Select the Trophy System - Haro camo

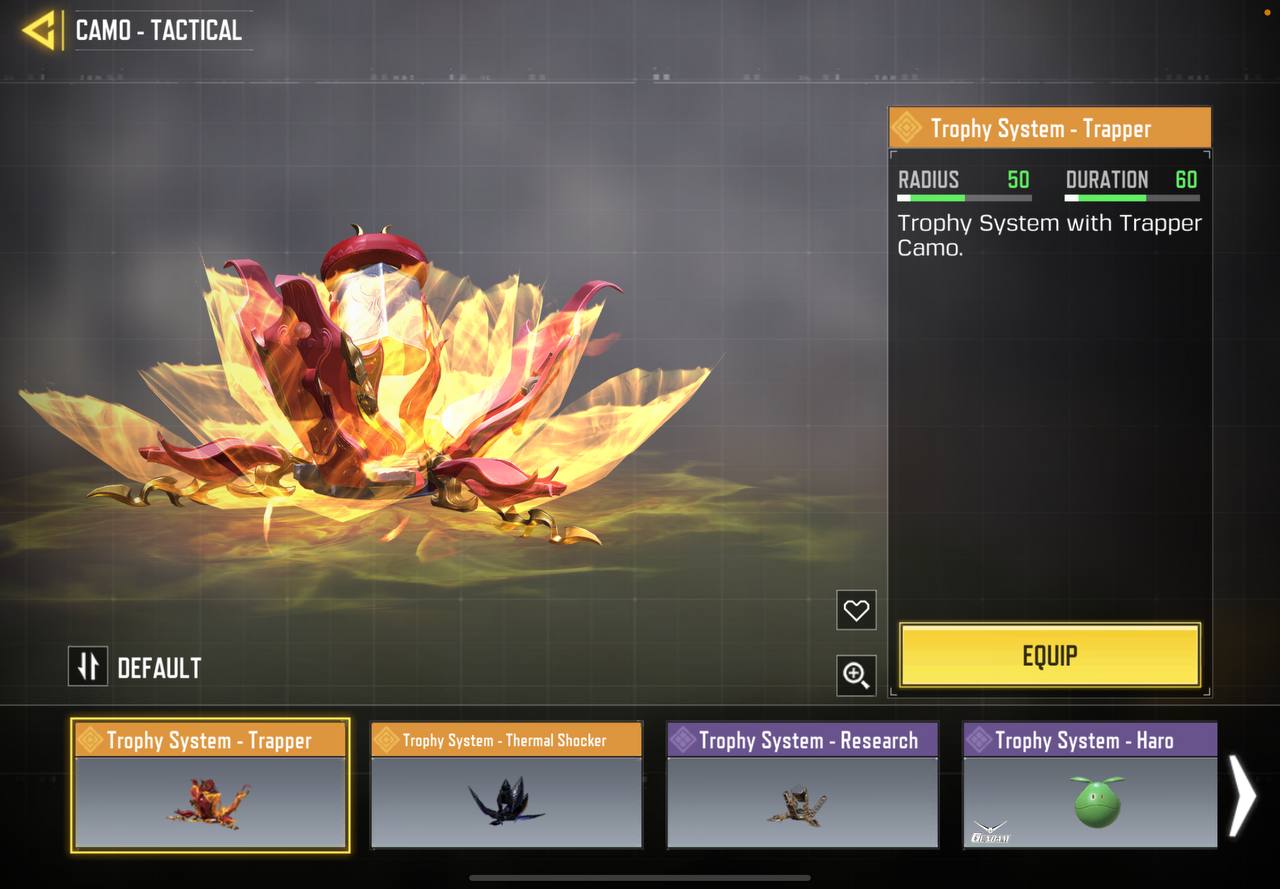tap(1090, 786)
